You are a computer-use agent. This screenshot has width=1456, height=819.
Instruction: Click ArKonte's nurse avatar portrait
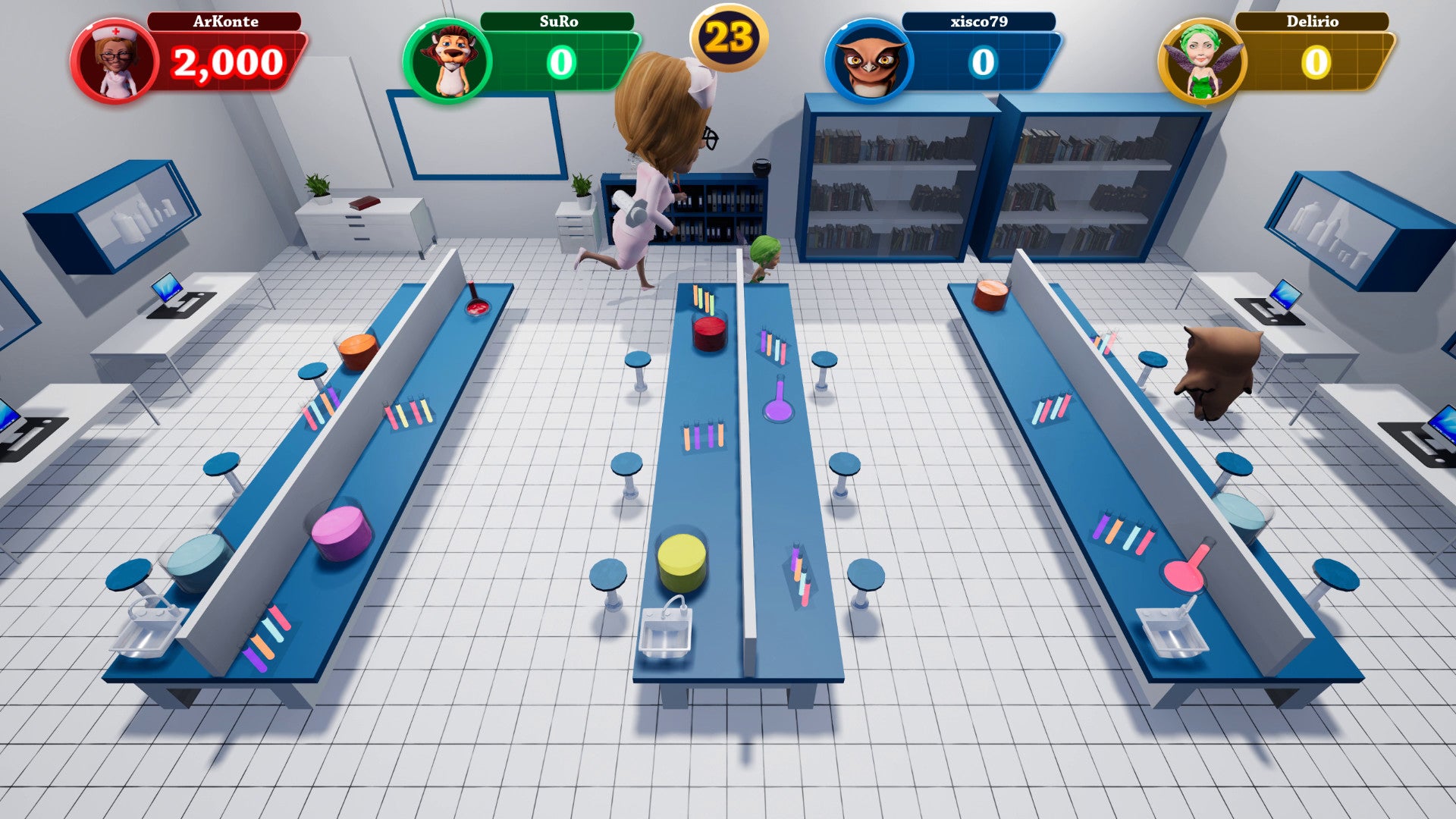click(115, 62)
